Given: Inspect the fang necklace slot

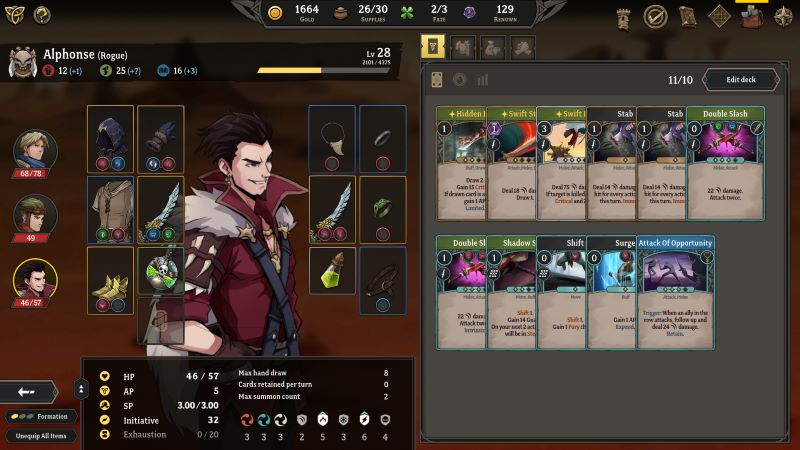Looking at the screenshot, I should (x=332, y=138).
